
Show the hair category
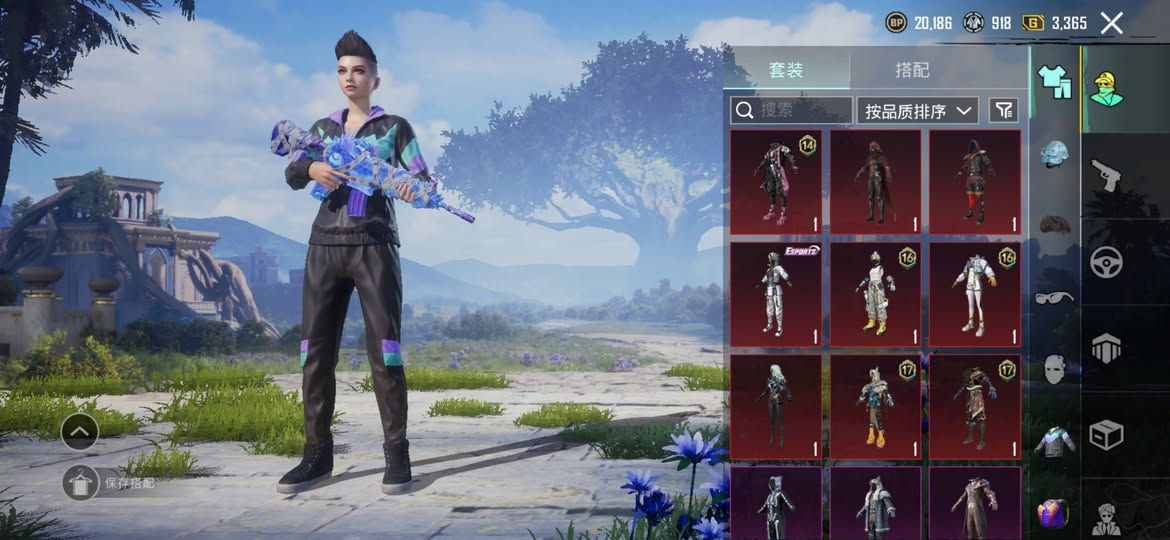[x=1055, y=223]
